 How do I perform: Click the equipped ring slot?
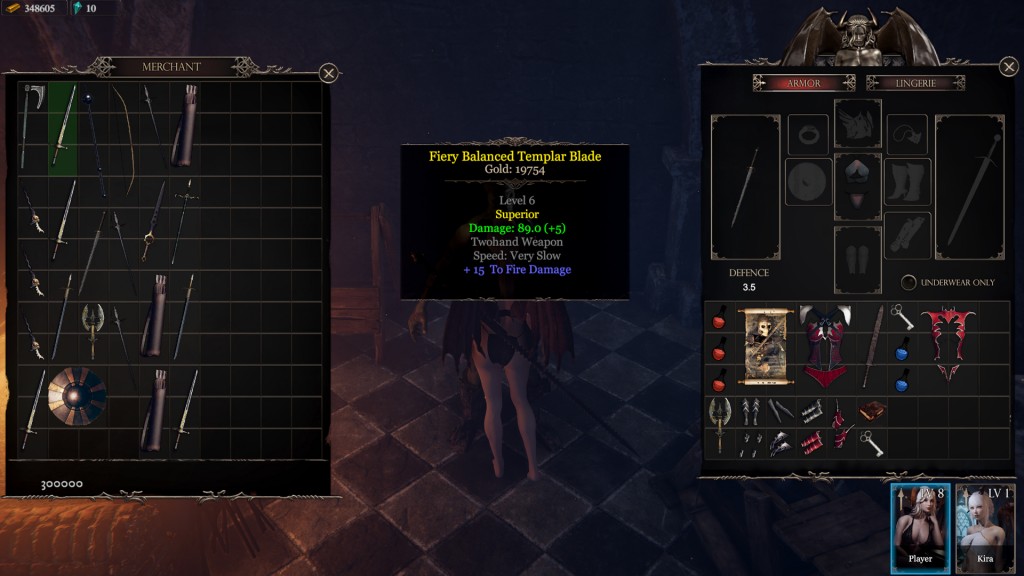click(x=807, y=133)
